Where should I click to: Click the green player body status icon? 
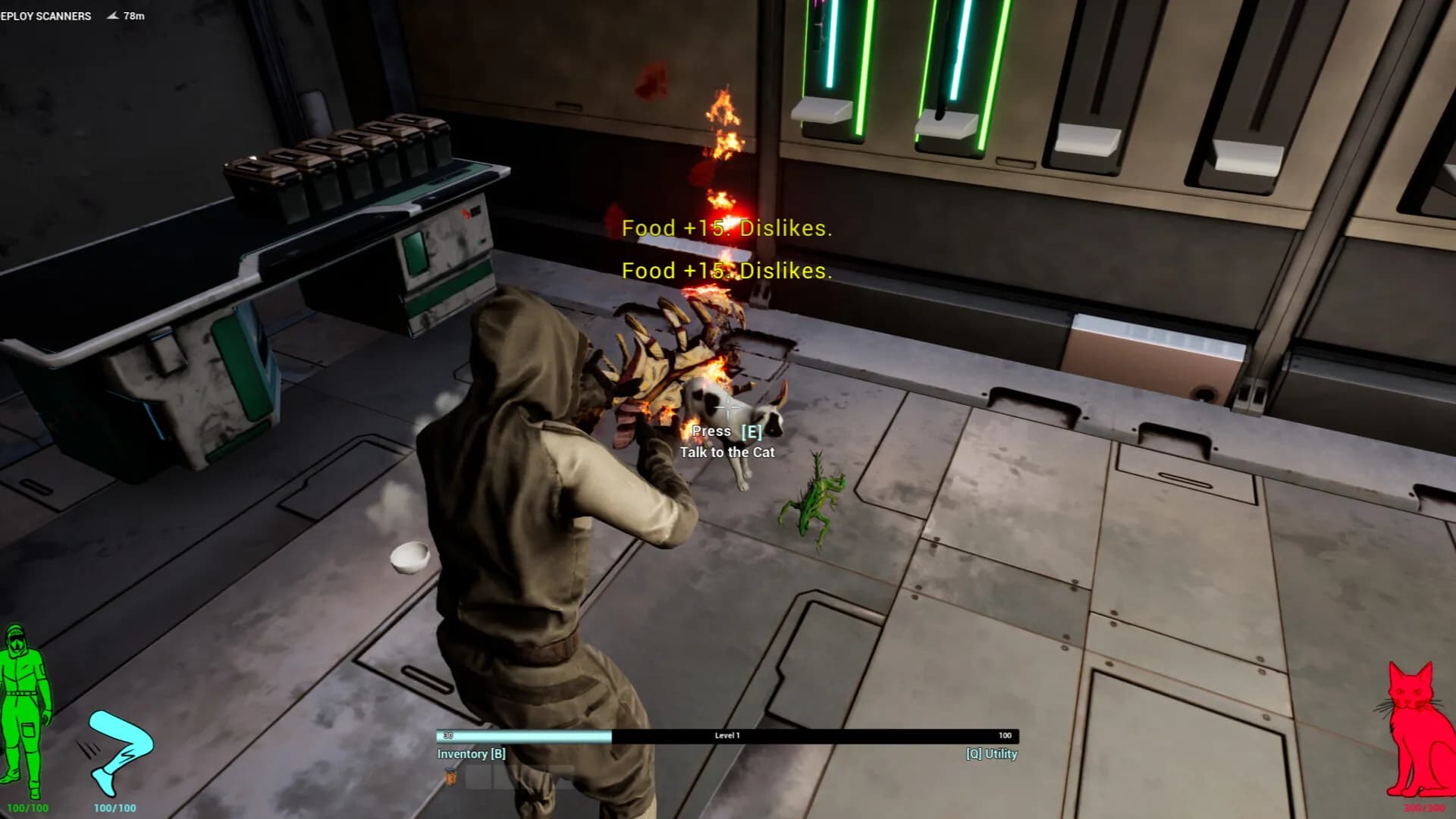pos(25,711)
